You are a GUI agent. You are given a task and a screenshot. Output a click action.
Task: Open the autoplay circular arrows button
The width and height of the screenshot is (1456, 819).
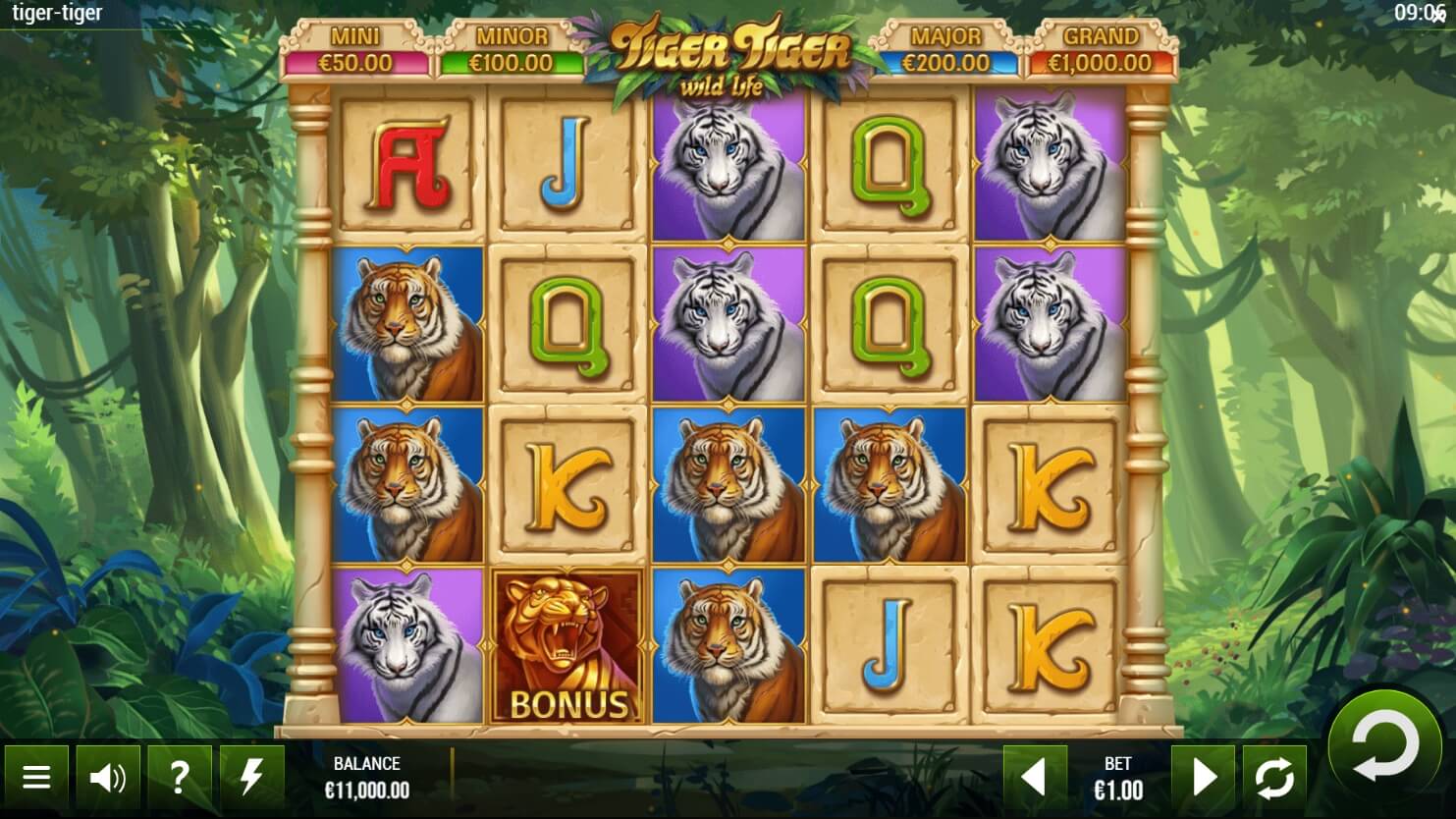pos(1274,779)
